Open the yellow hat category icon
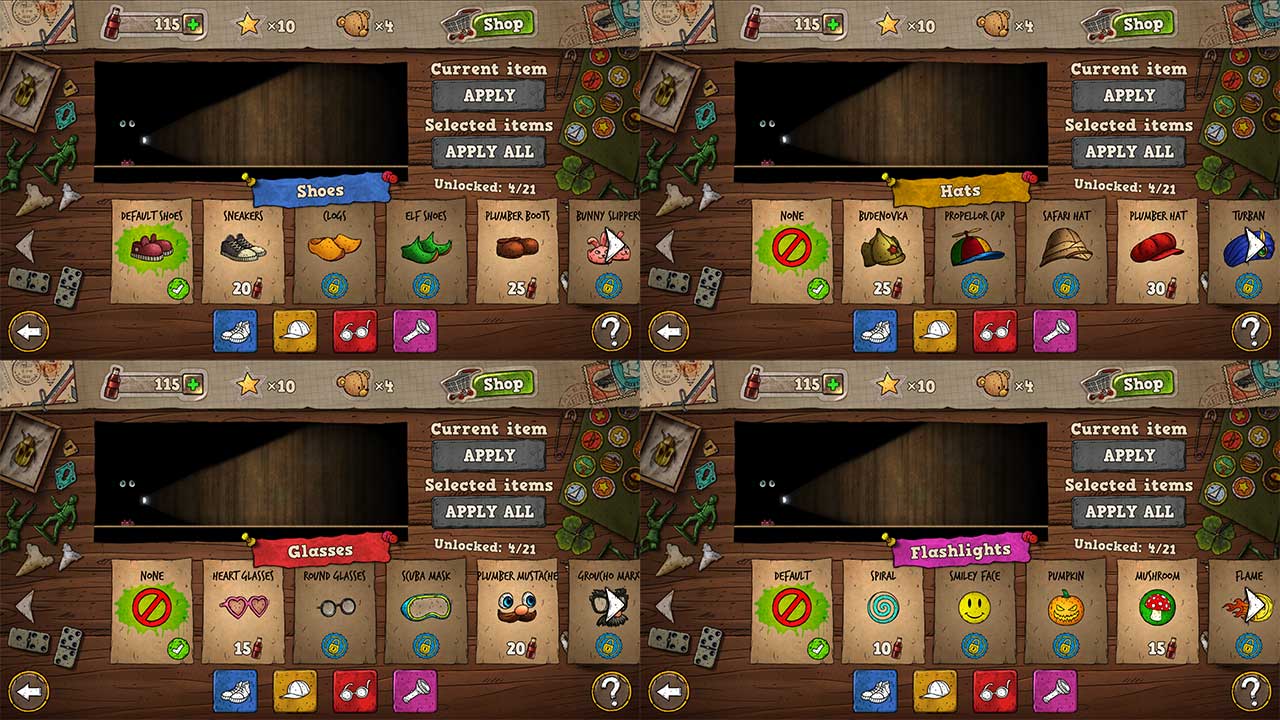The image size is (1280, 720). coord(297,331)
